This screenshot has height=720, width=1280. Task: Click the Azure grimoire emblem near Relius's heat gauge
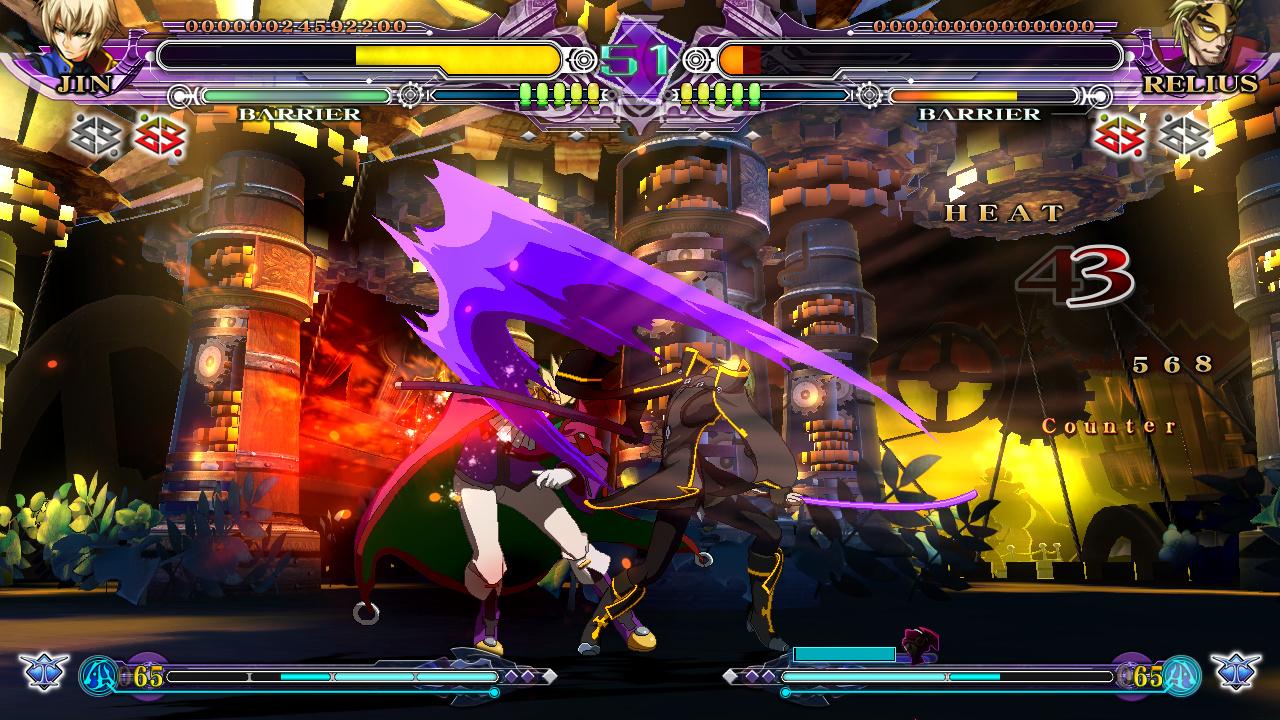coord(1182,676)
